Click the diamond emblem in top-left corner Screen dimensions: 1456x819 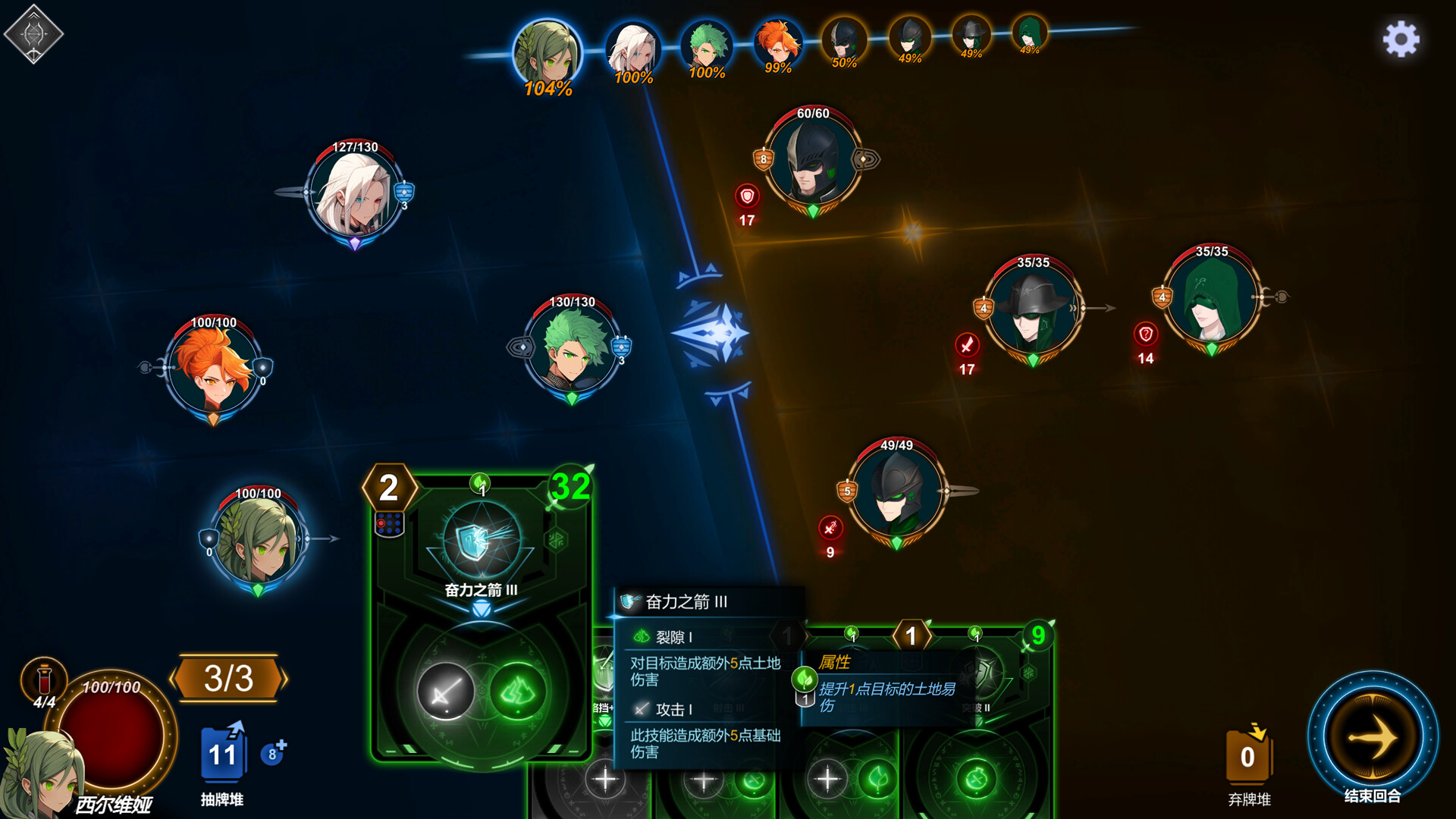(x=33, y=34)
